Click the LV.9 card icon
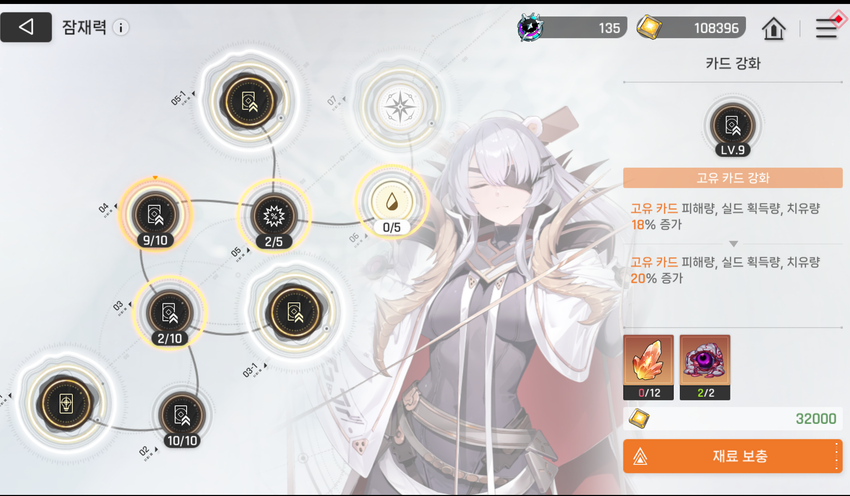This screenshot has width=850, height=496. (732, 127)
